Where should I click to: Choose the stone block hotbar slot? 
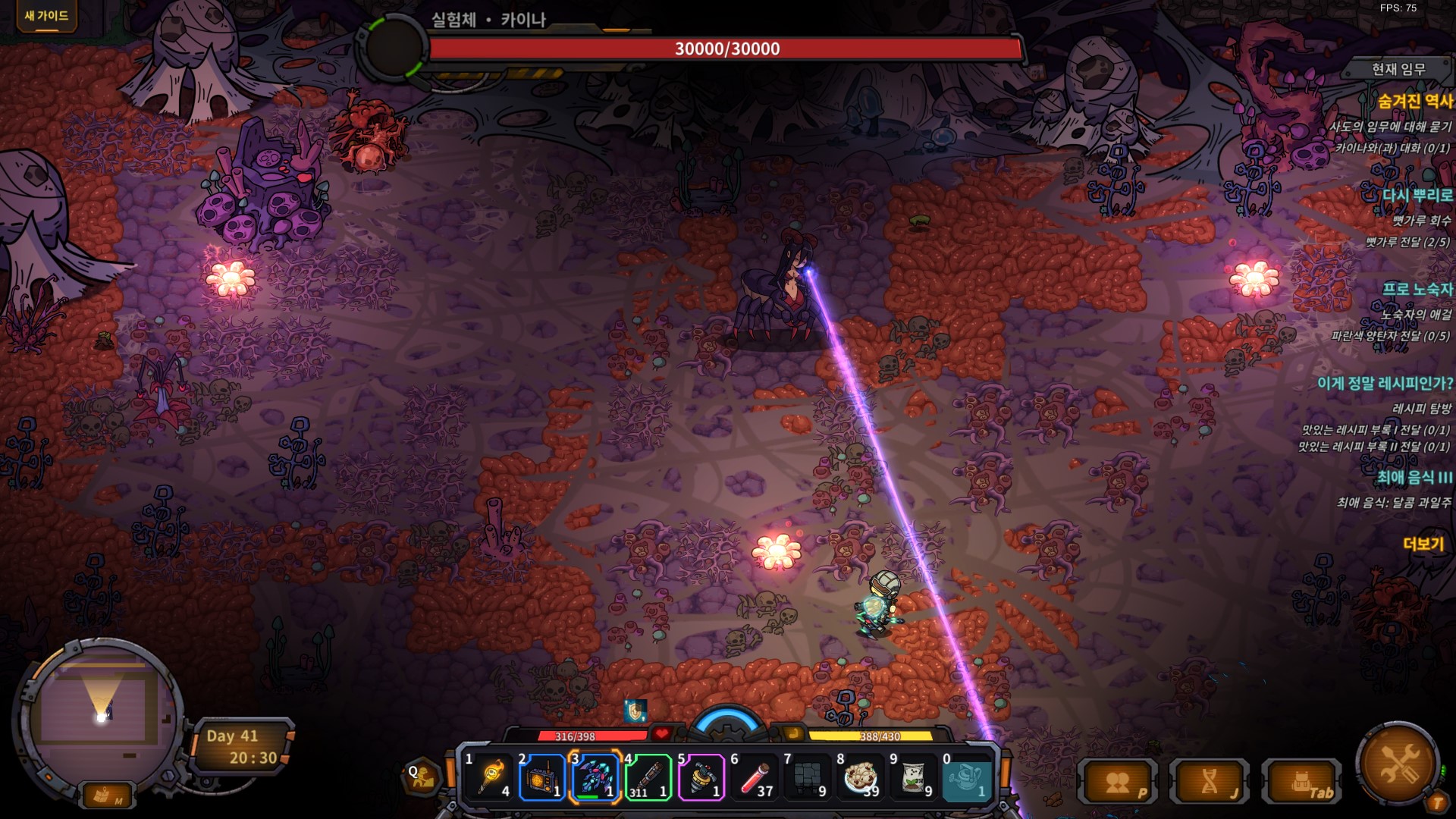(x=807, y=777)
